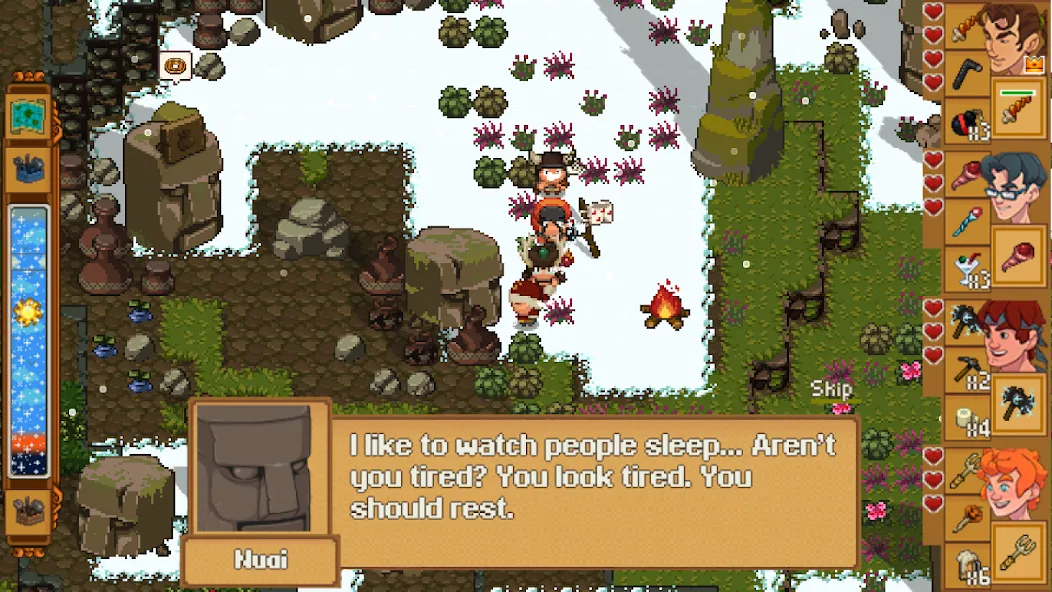Skip the Nuai dialogue
This screenshot has height=592, width=1052.
[x=831, y=389]
